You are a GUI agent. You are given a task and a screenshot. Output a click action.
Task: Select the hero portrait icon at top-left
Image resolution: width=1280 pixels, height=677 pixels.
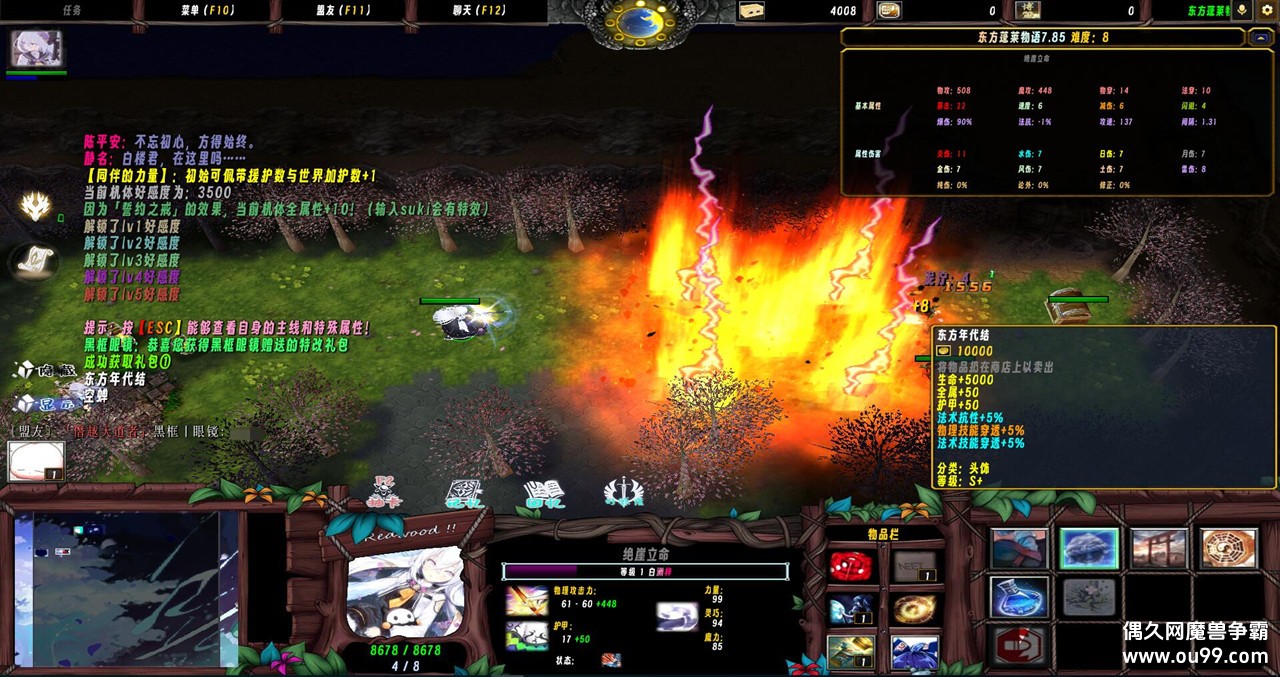(x=37, y=48)
